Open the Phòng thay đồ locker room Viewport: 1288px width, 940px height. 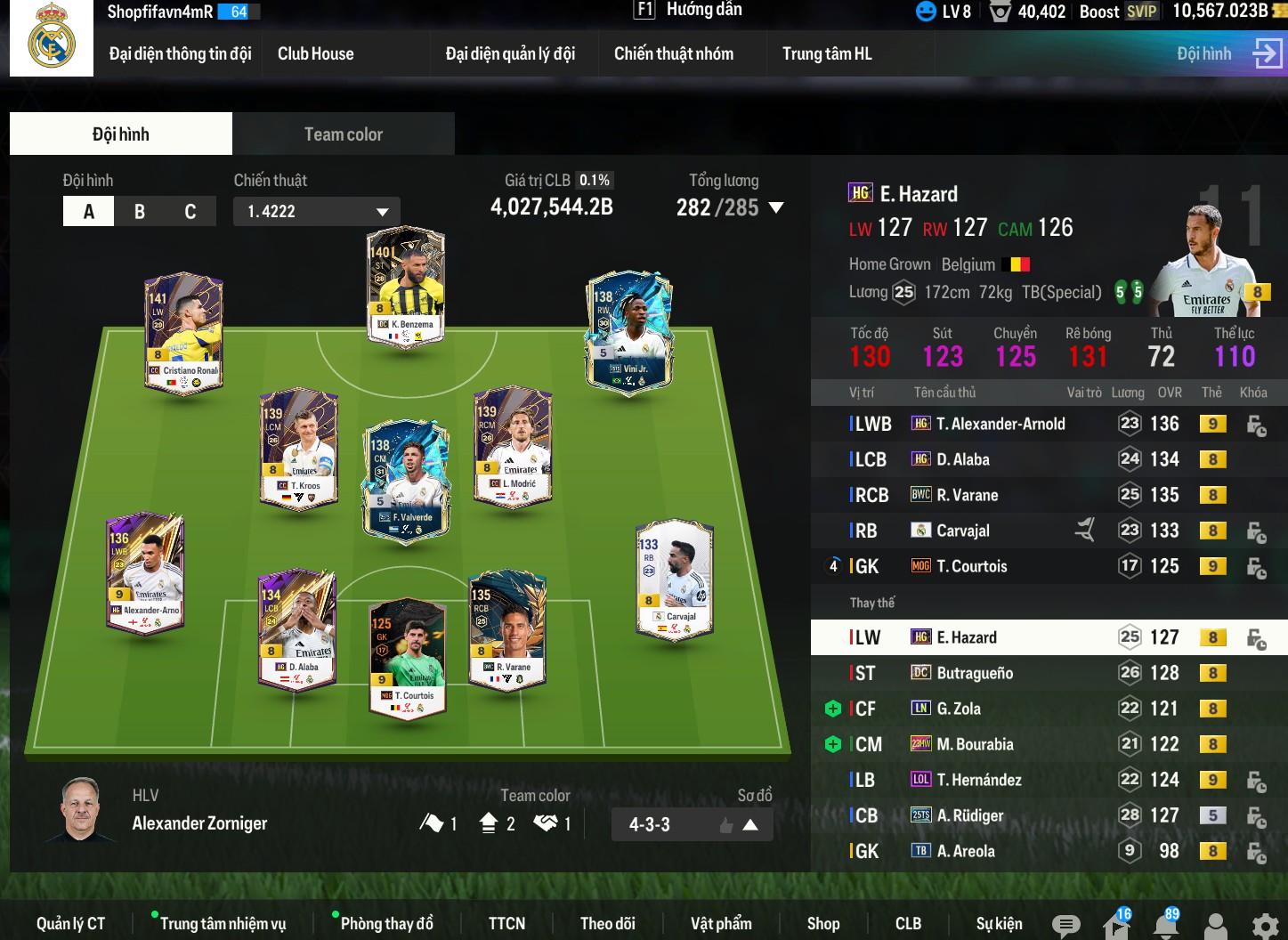(x=386, y=924)
